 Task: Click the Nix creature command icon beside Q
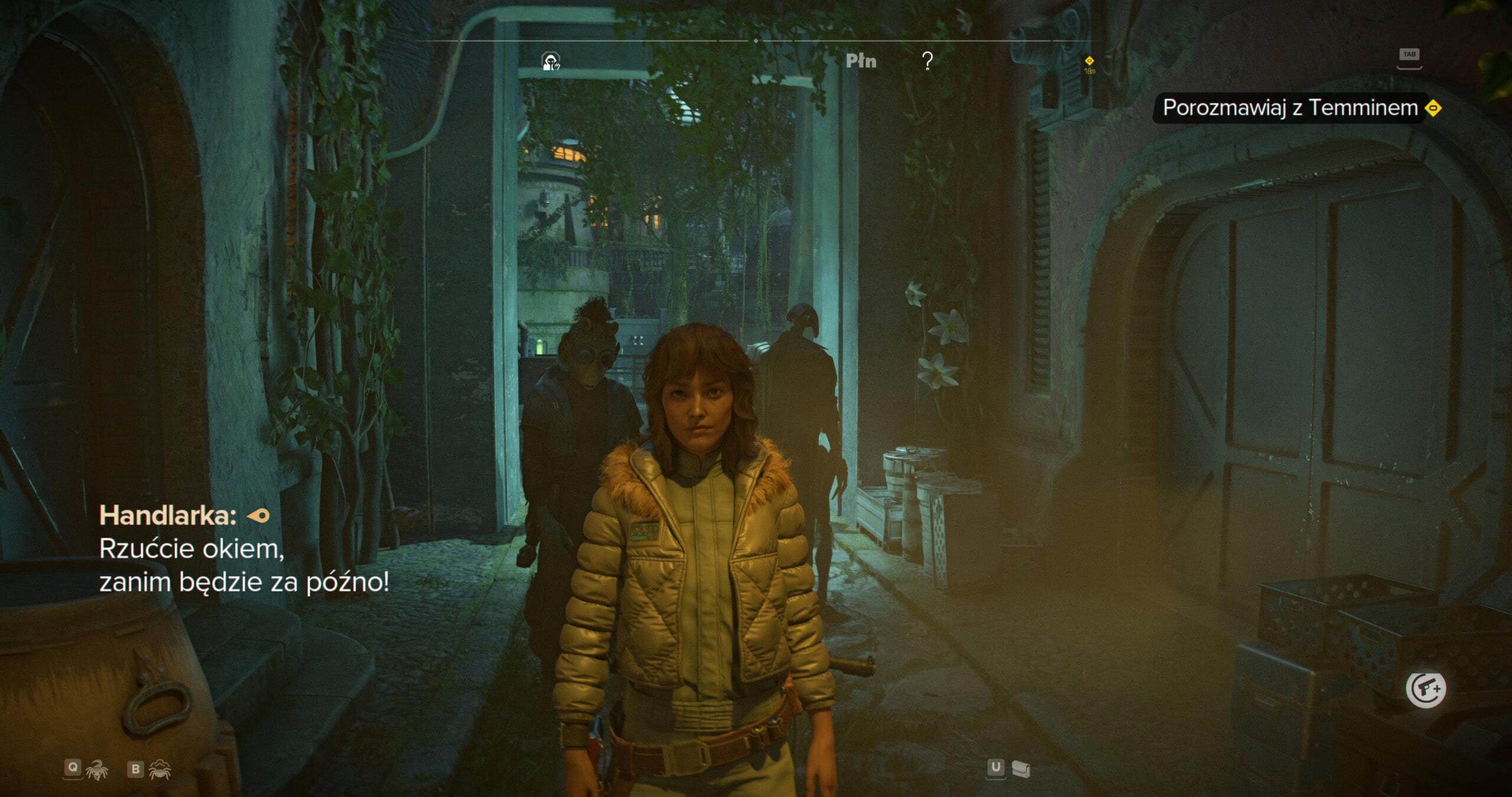pyautogui.click(x=97, y=769)
